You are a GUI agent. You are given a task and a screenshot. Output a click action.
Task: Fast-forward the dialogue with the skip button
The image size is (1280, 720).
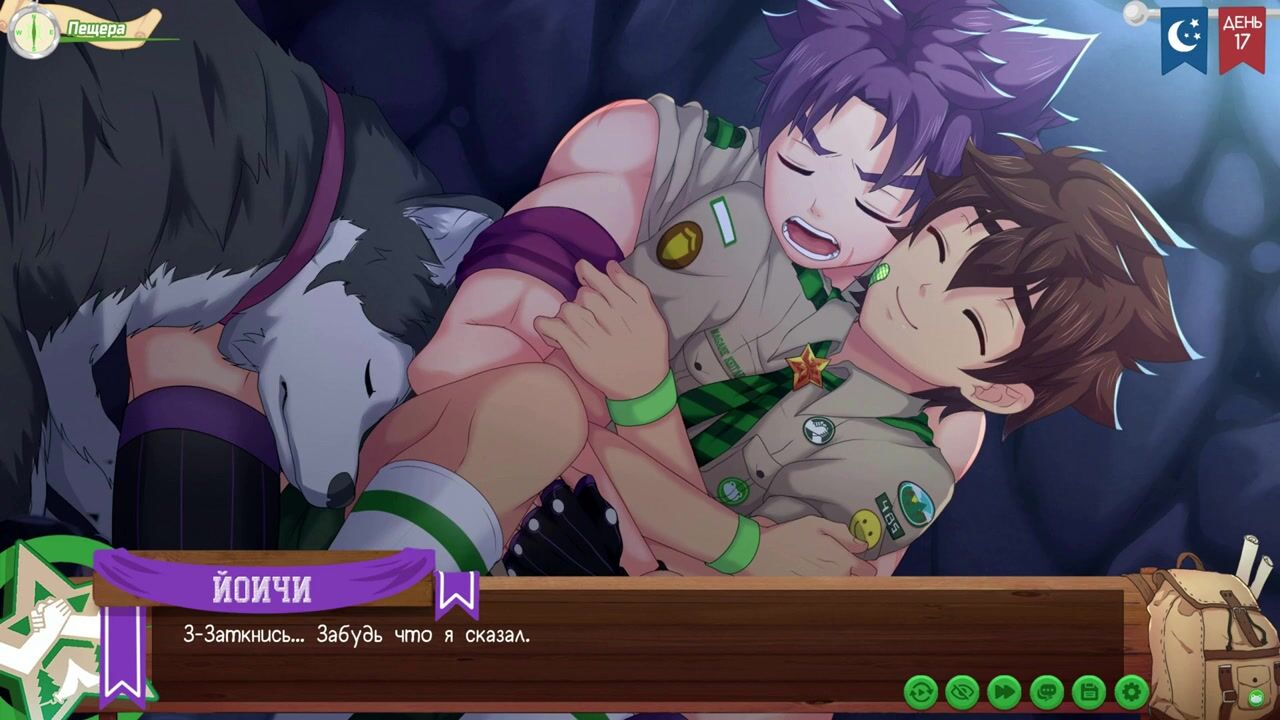(1004, 691)
